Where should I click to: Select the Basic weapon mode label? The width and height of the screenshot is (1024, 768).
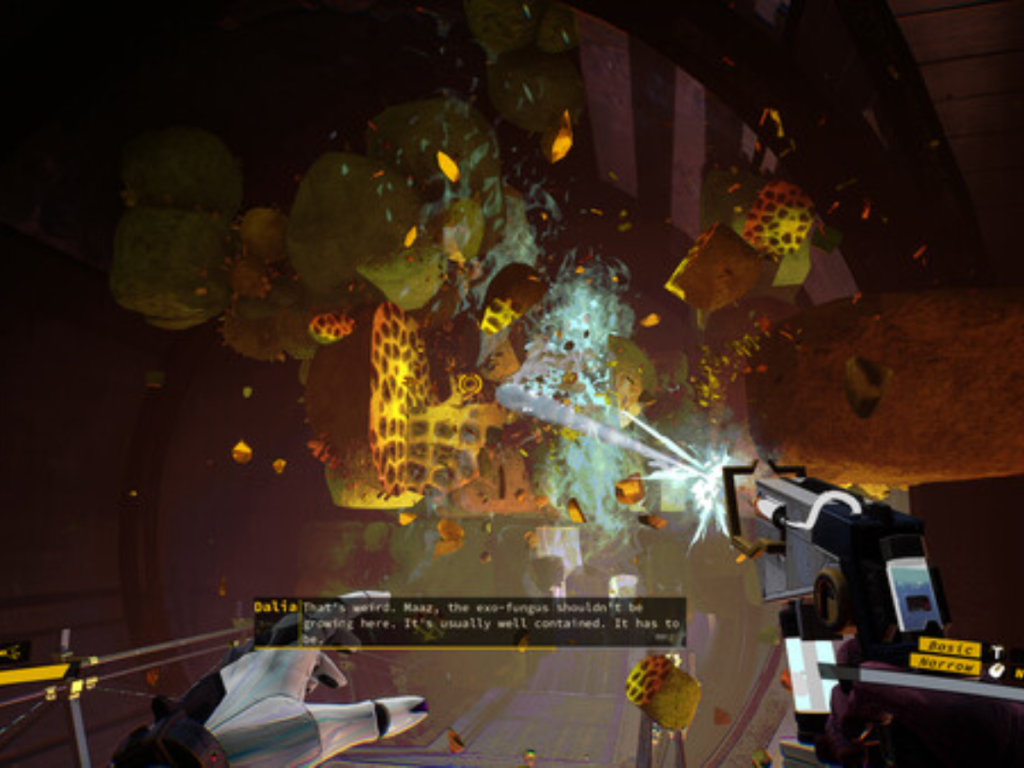tap(949, 647)
